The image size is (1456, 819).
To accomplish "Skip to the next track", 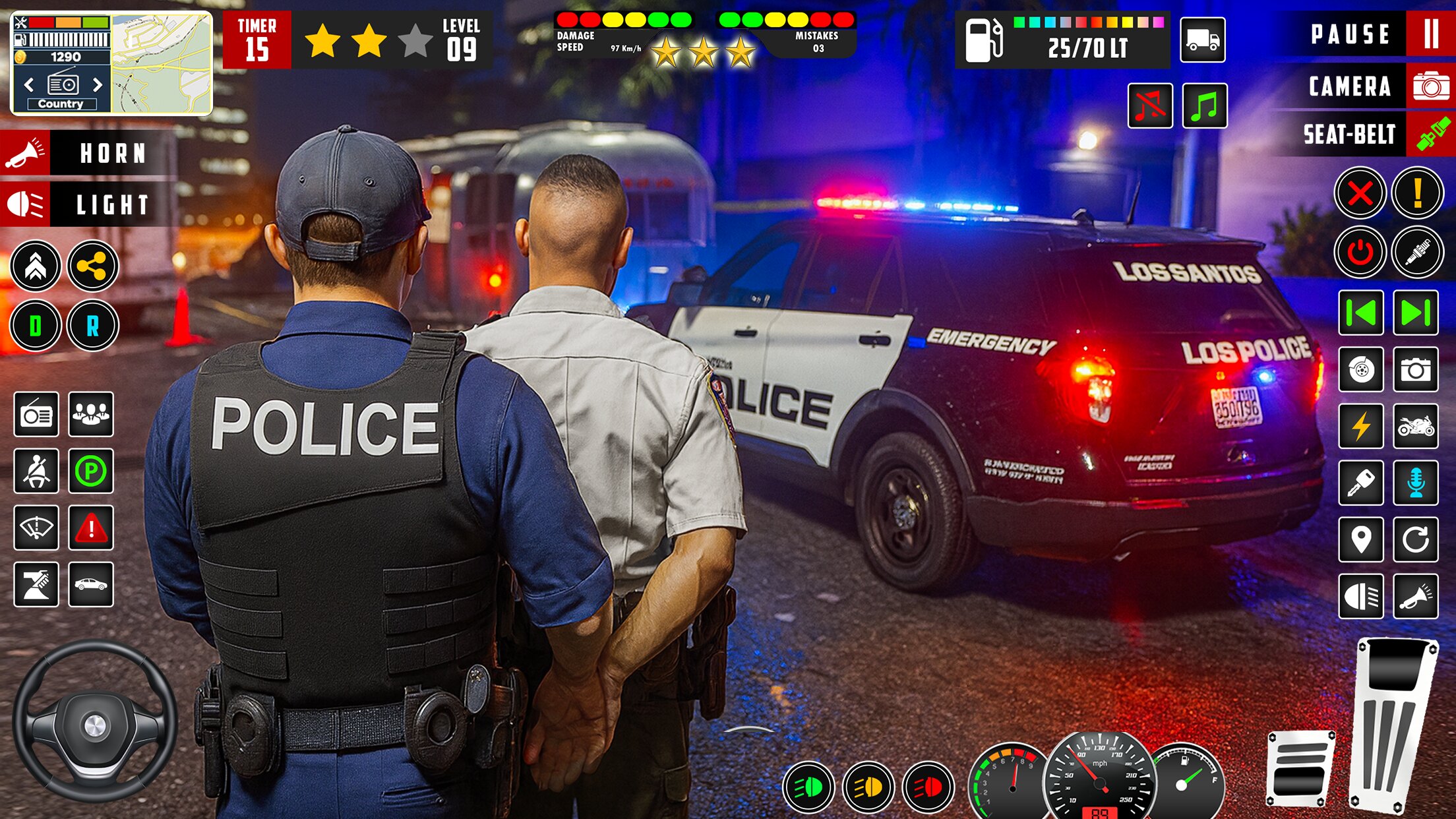I will coord(1415,313).
